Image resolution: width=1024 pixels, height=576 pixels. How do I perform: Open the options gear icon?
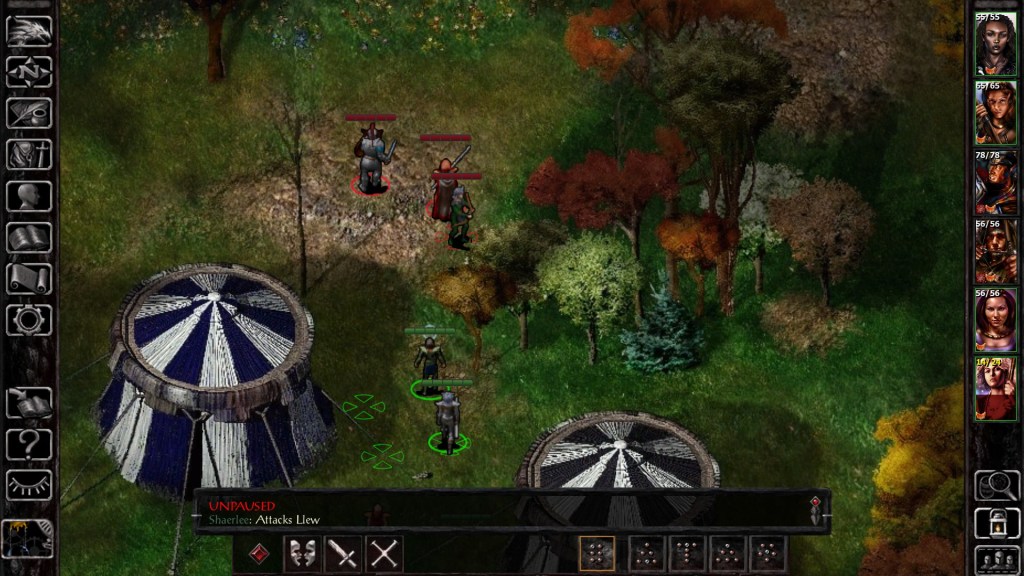click(x=29, y=320)
